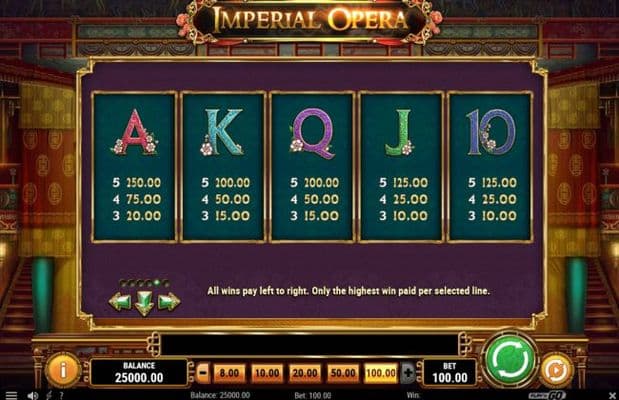Decrease the bet with the minus button
The width and height of the screenshot is (619, 400).
[202, 372]
